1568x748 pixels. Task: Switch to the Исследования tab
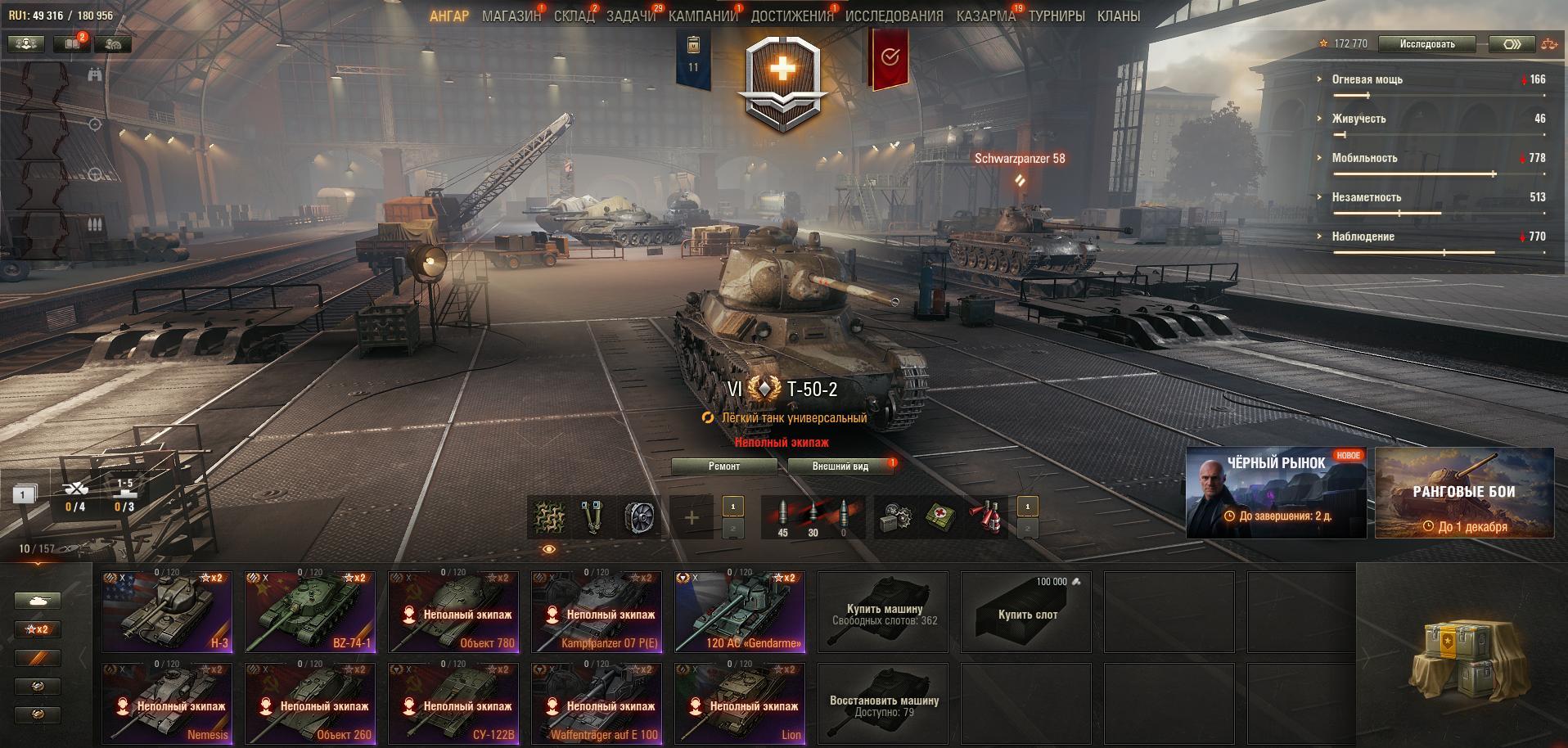(x=894, y=16)
